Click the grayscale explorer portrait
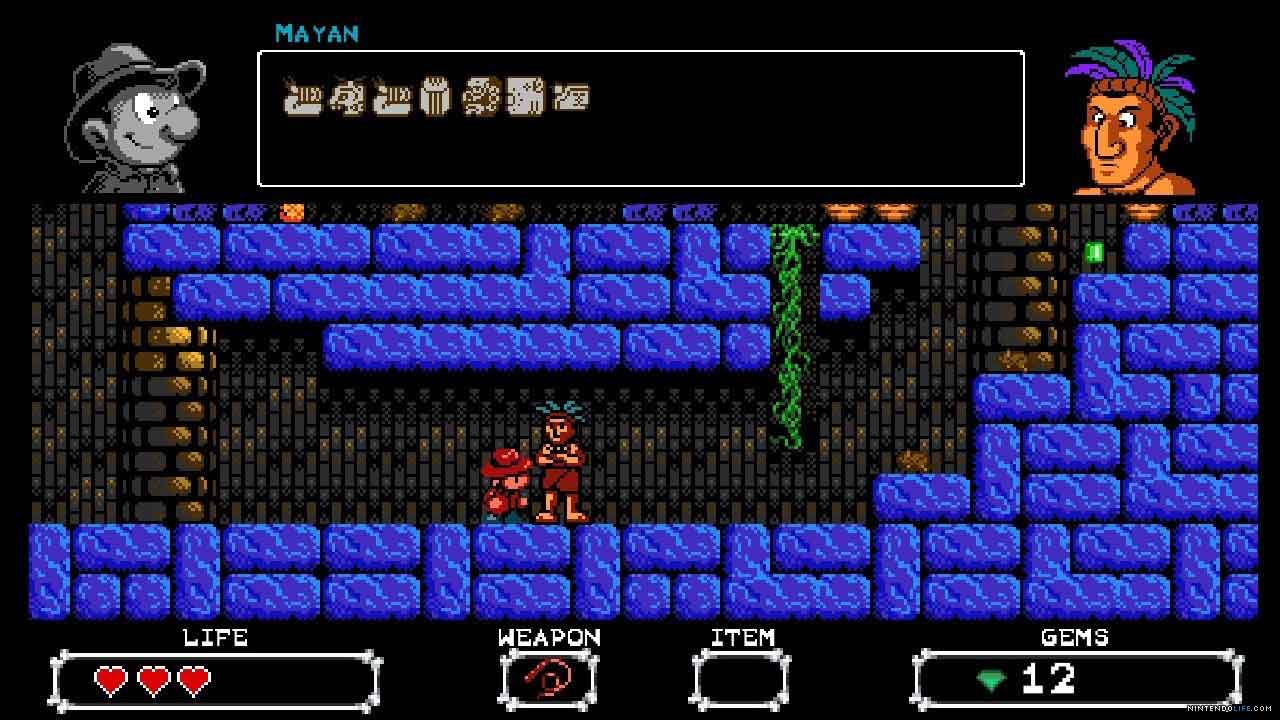Viewport: 1280px width, 720px height. coord(137,120)
